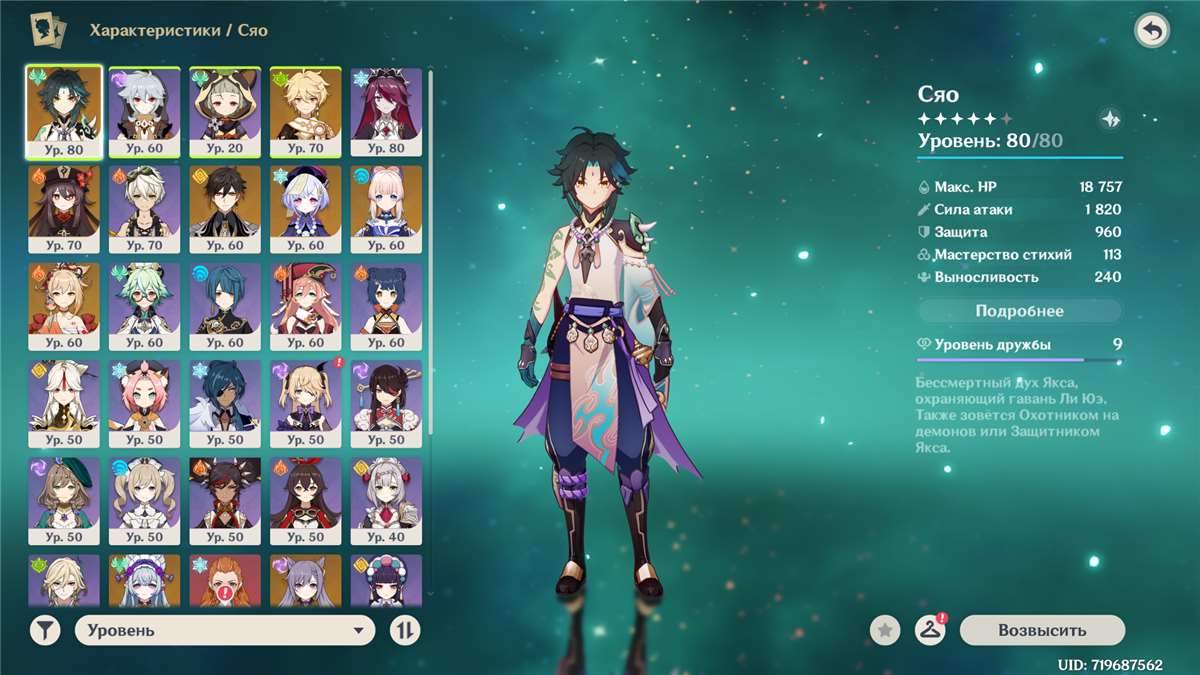Open the outfit hanger icon
This screenshot has width=1200, height=675.
click(x=930, y=630)
